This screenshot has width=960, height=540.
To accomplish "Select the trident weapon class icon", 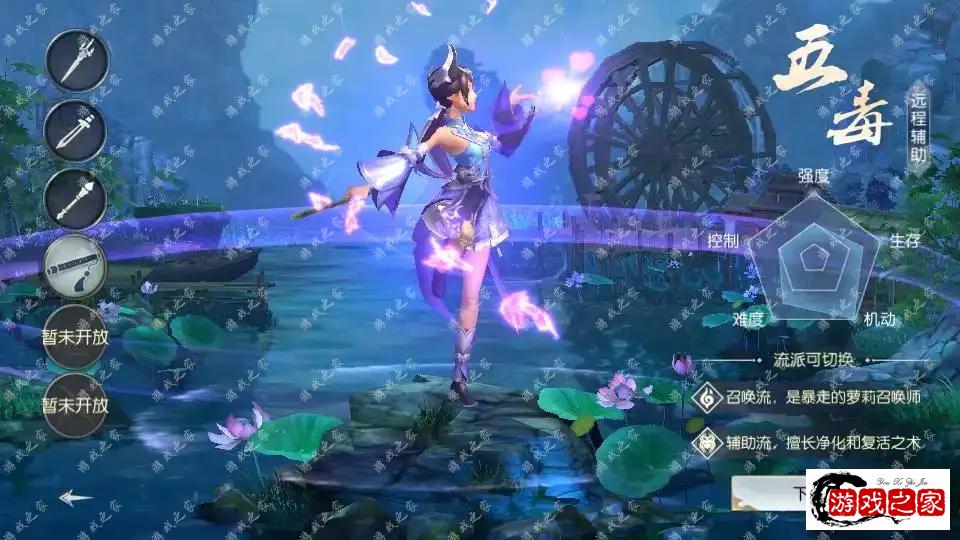I will [75, 61].
